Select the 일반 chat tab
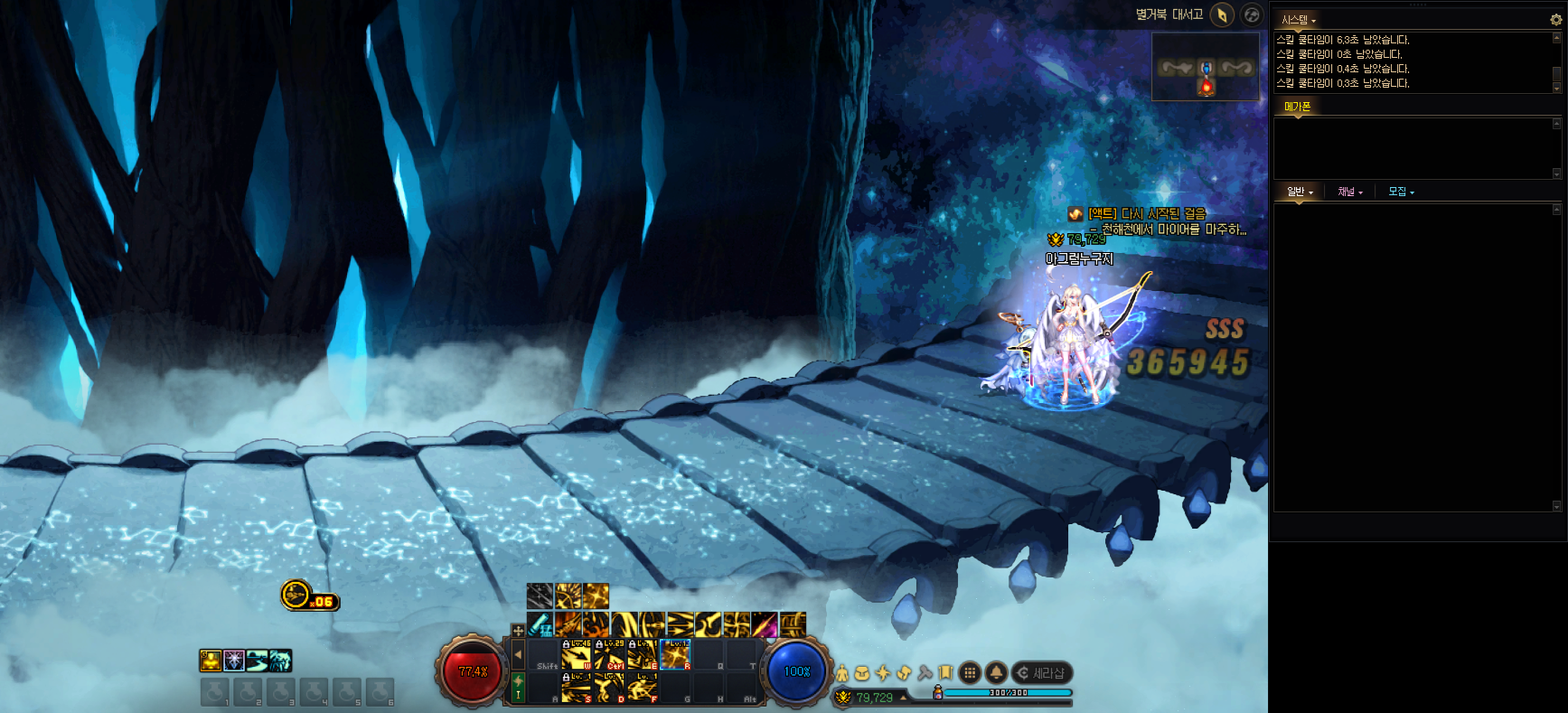 point(1300,192)
